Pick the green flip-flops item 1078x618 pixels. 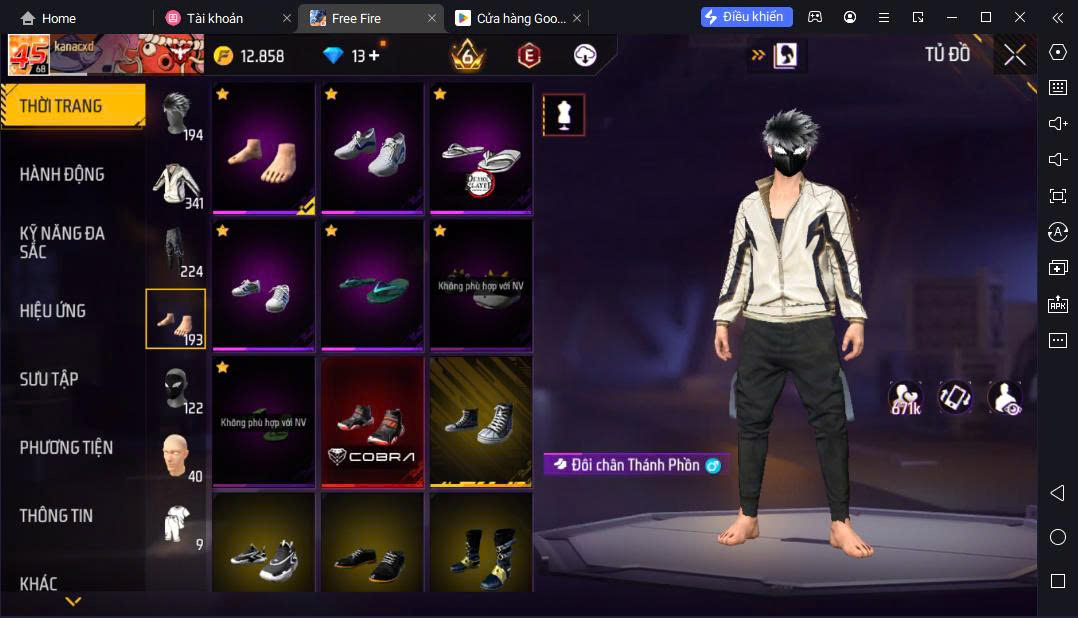tap(372, 284)
